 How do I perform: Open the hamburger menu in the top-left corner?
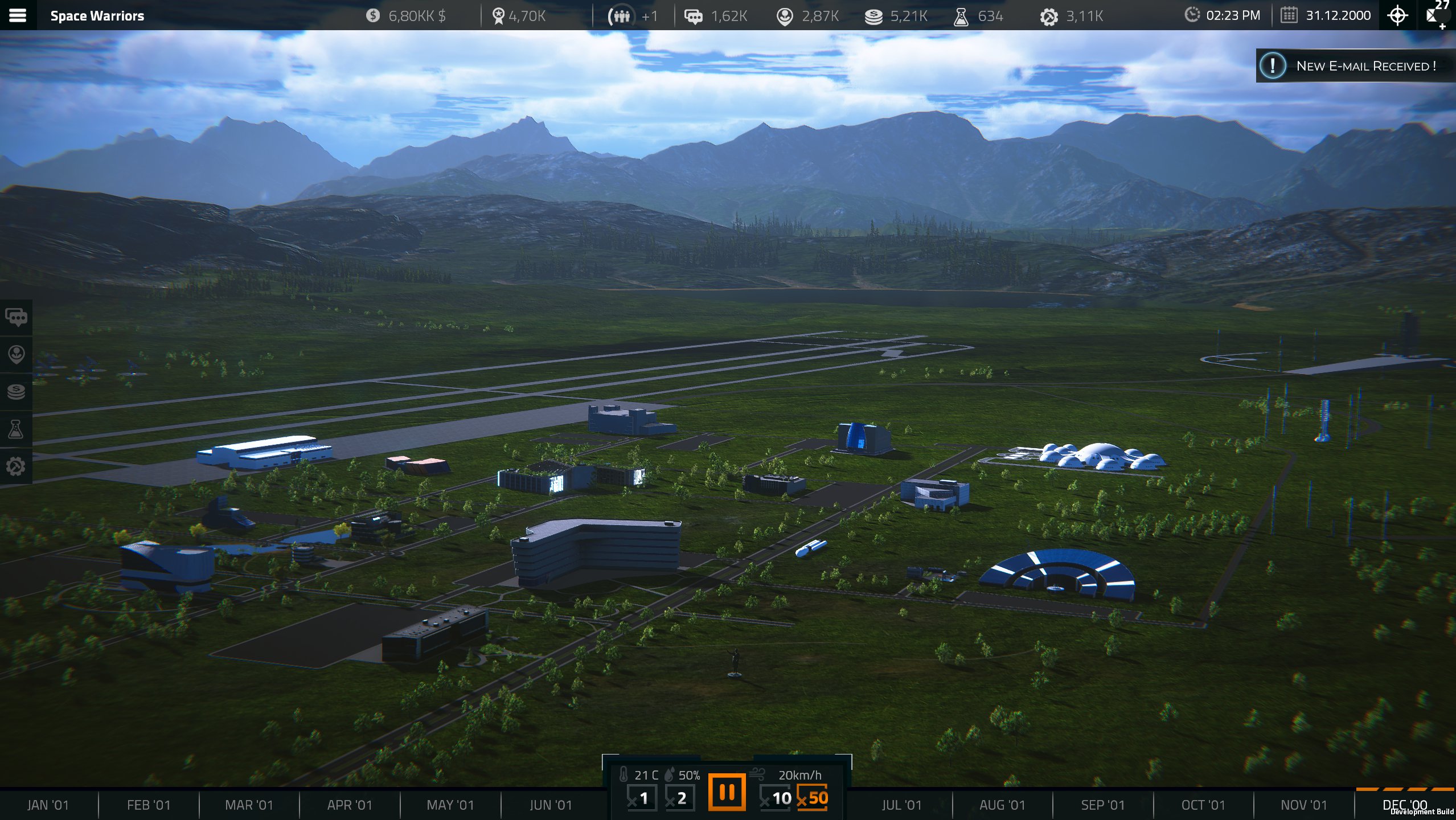[x=18, y=15]
